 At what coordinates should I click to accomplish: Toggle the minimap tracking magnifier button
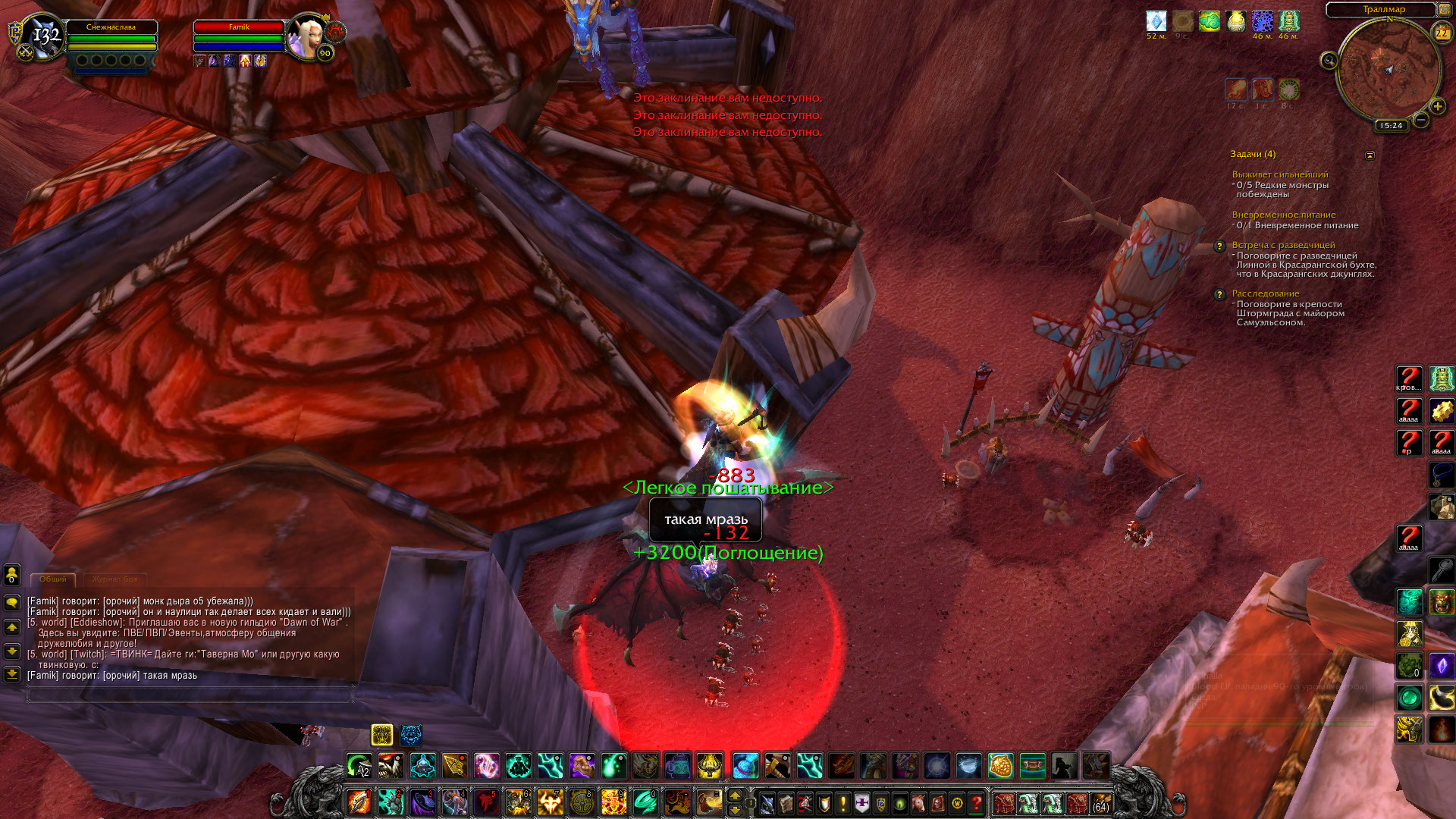[x=1329, y=61]
